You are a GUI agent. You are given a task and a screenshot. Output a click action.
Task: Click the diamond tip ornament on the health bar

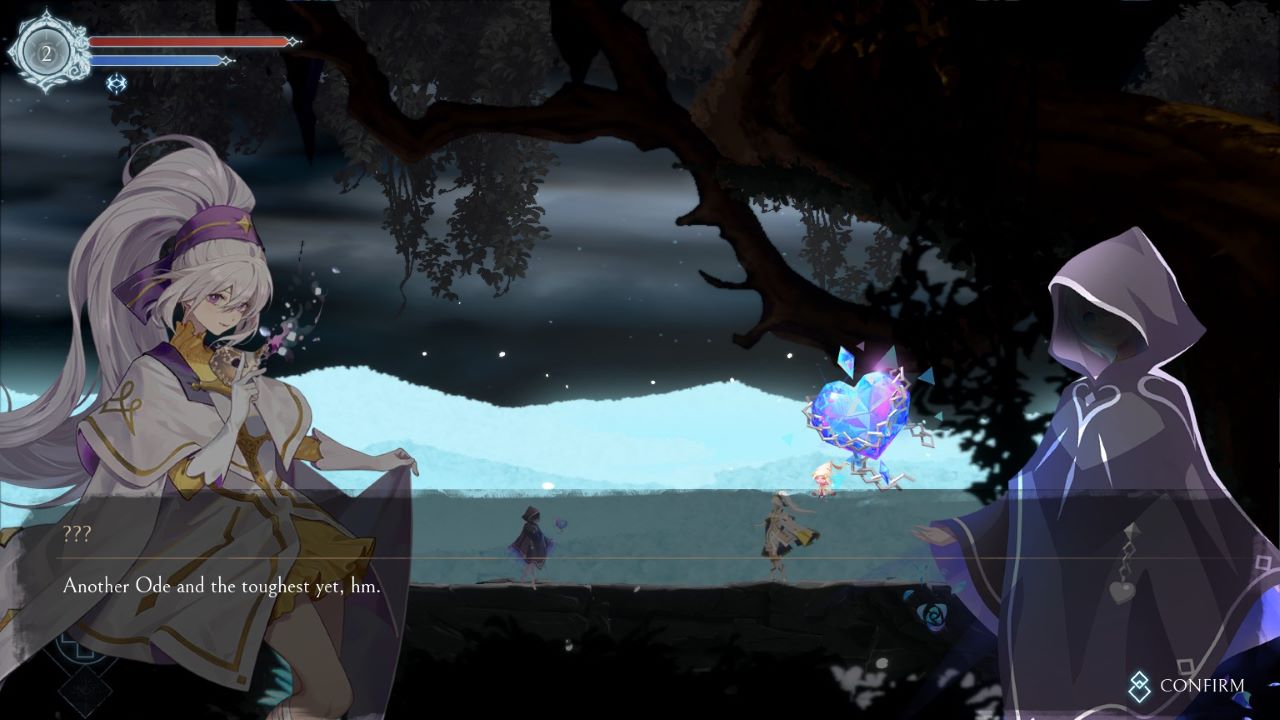pyautogui.click(x=291, y=41)
